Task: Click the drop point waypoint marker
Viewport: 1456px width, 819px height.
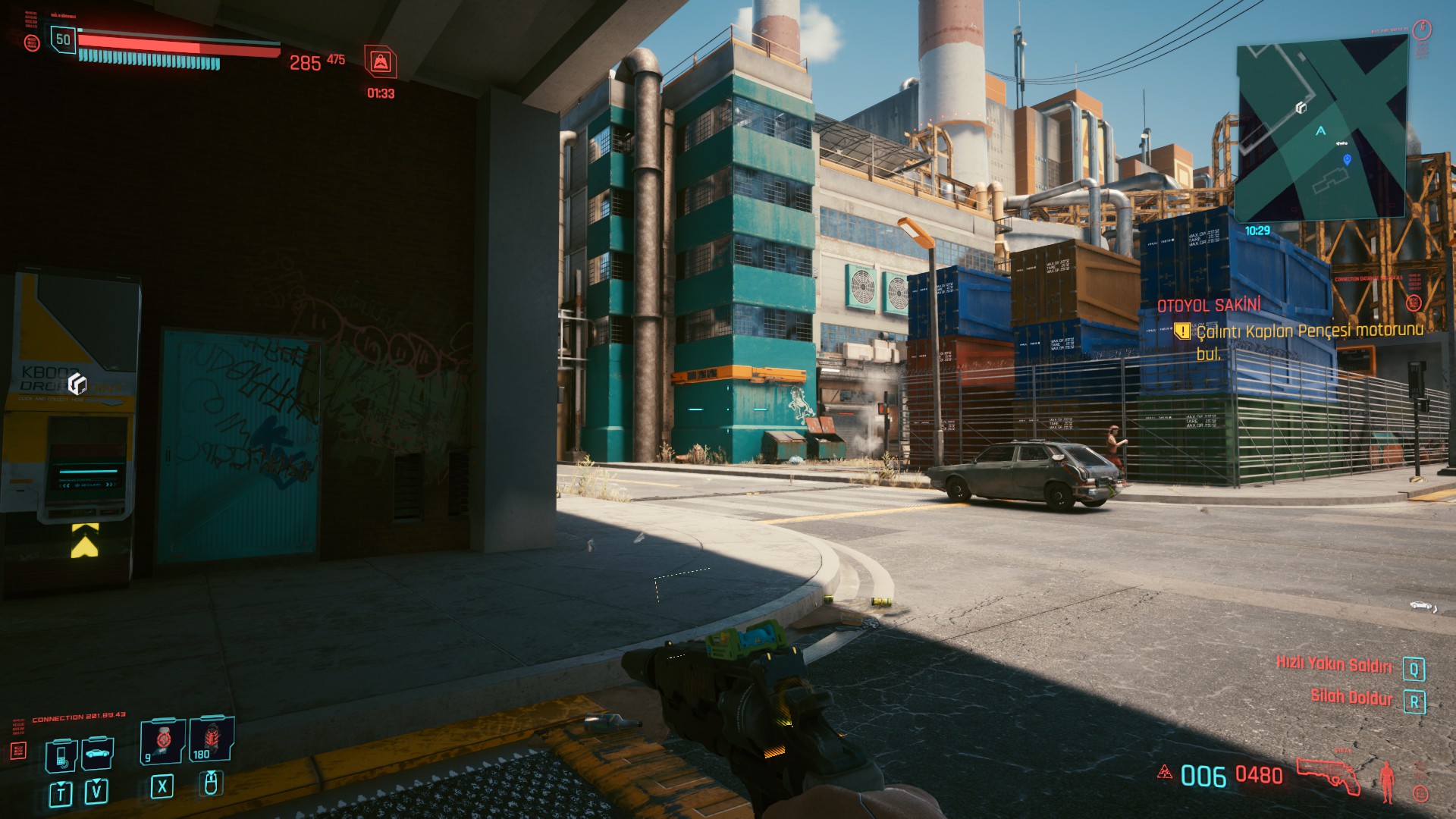Action: pos(77,384)
